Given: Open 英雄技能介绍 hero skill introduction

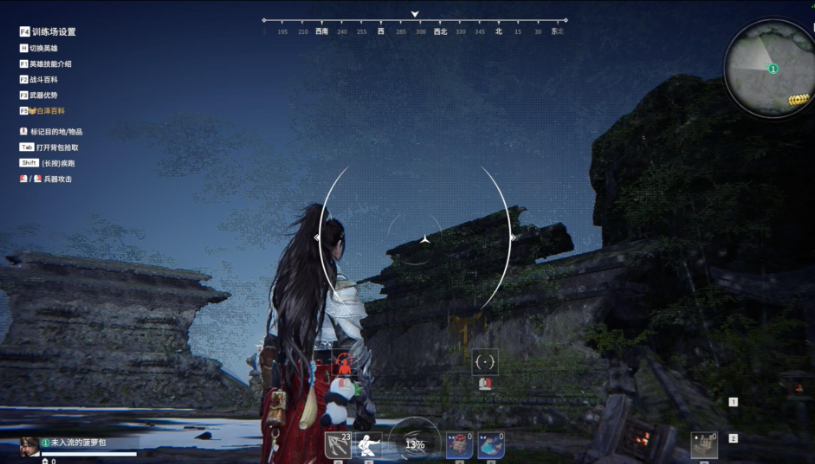Looking at the screenshot, I should (x=50, y=64).
